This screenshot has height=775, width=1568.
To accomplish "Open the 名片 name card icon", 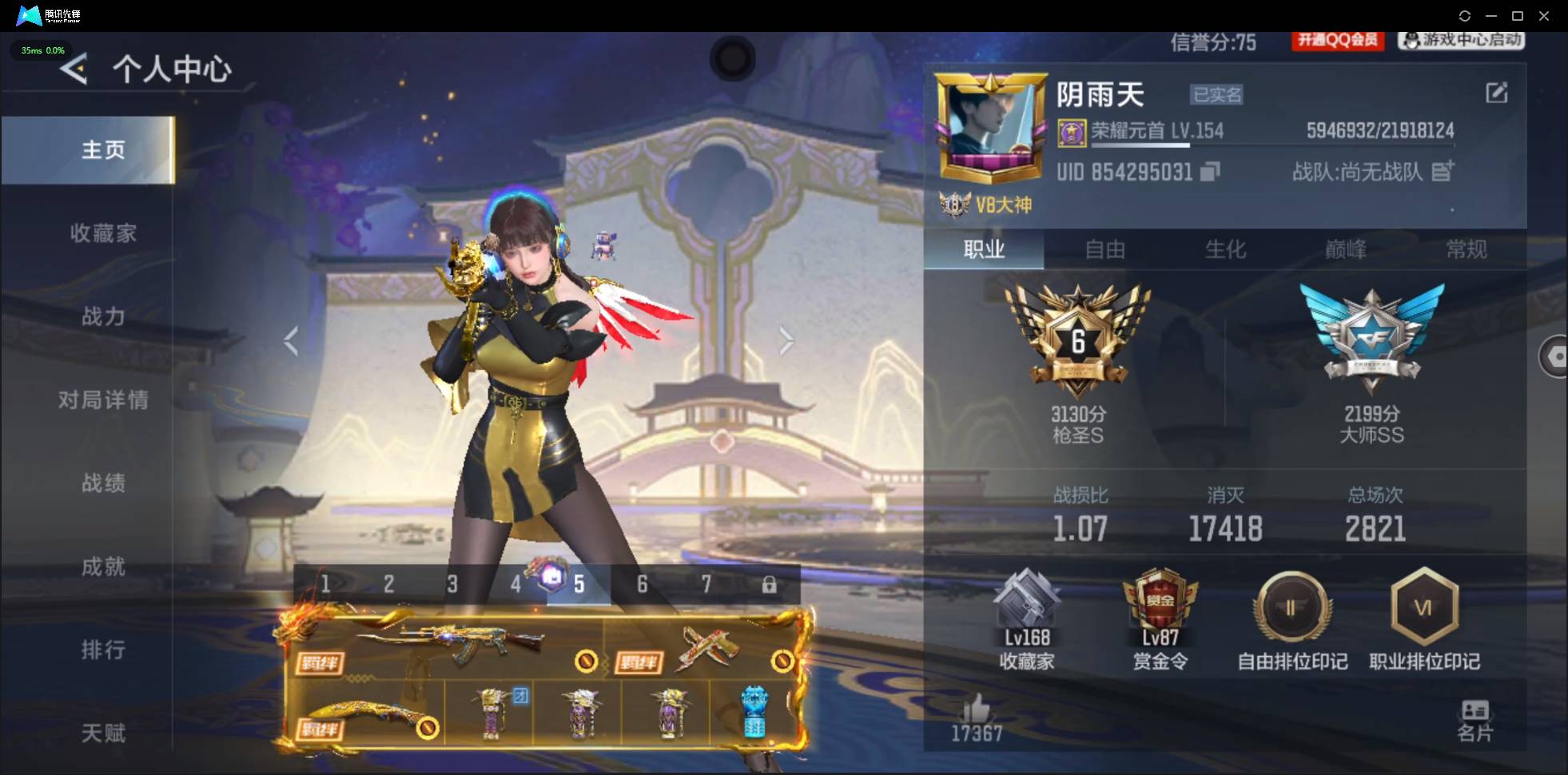I will click(1475, 715).
